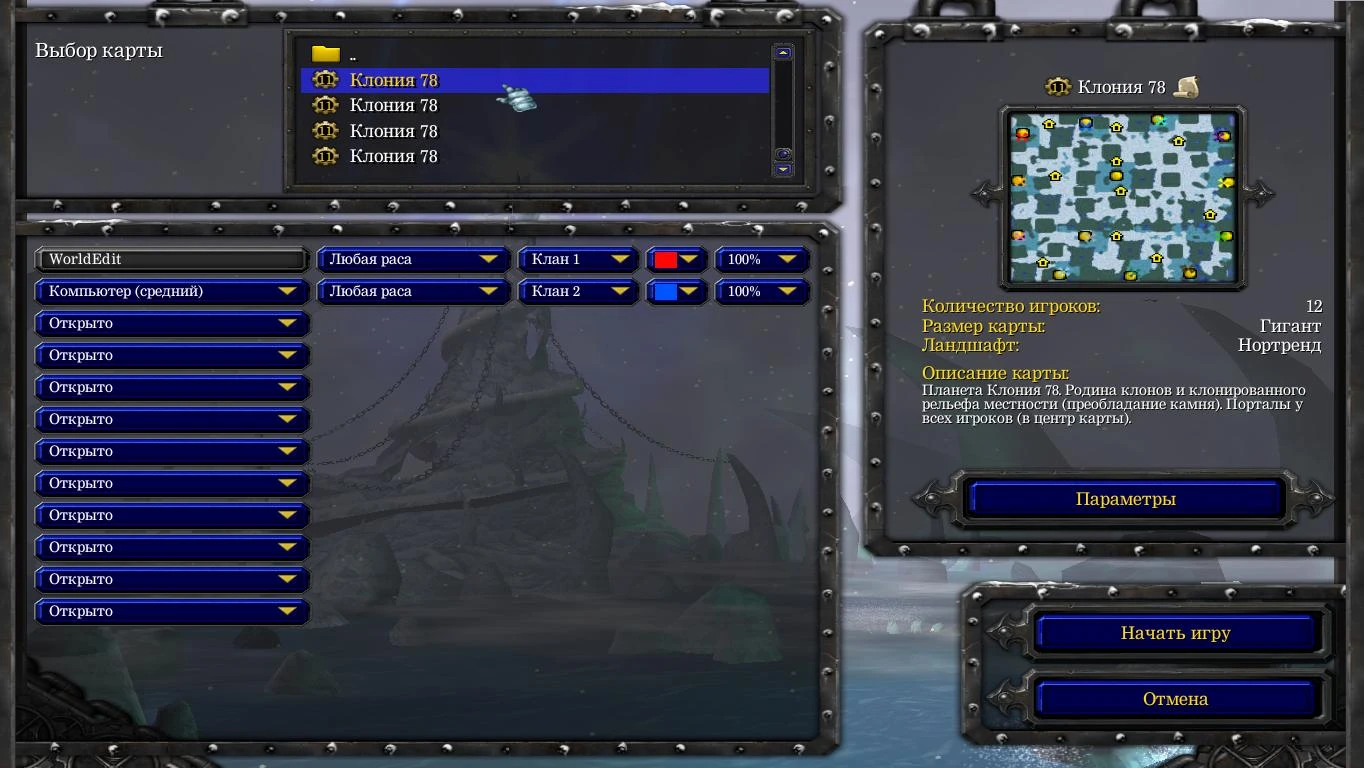Click the gear icon of the last Клония 78 entry
The image size is (1364, 768).
click(x=326, y=156)
